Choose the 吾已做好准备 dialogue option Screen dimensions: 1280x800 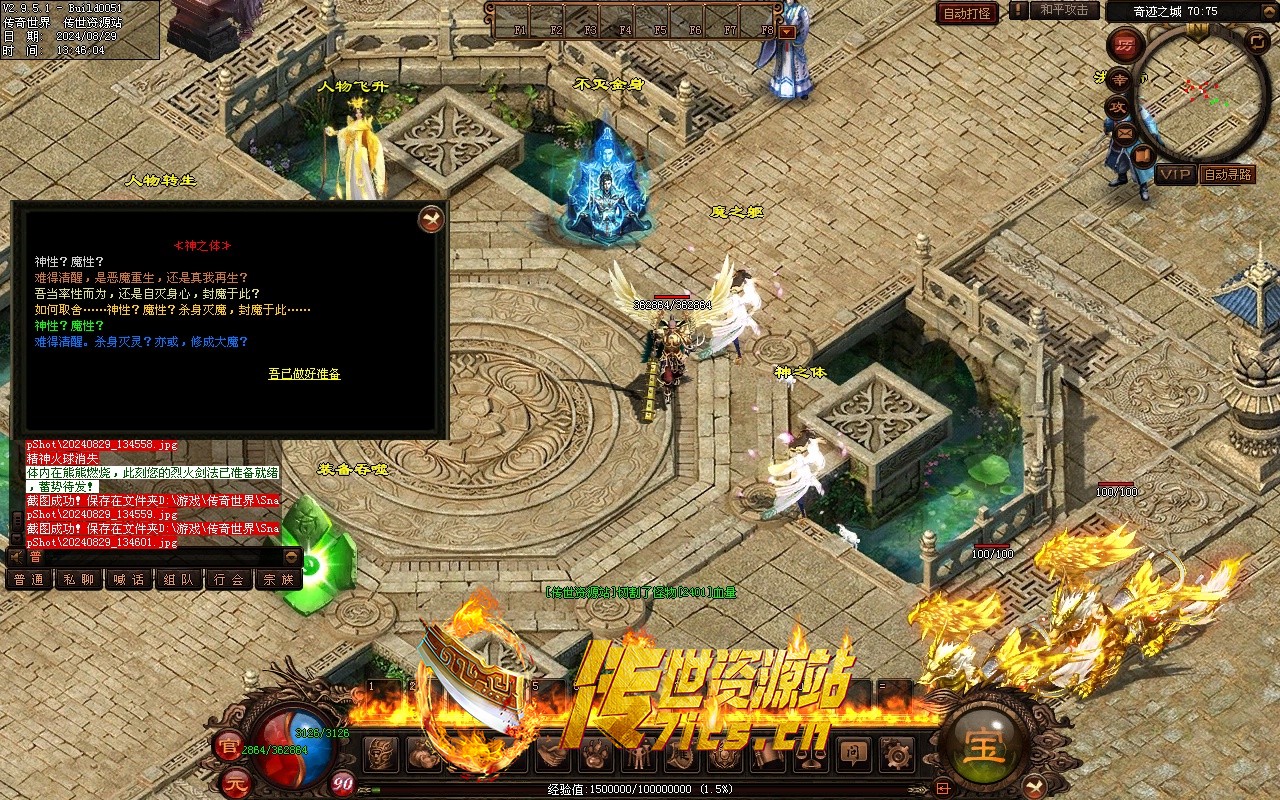304,374
